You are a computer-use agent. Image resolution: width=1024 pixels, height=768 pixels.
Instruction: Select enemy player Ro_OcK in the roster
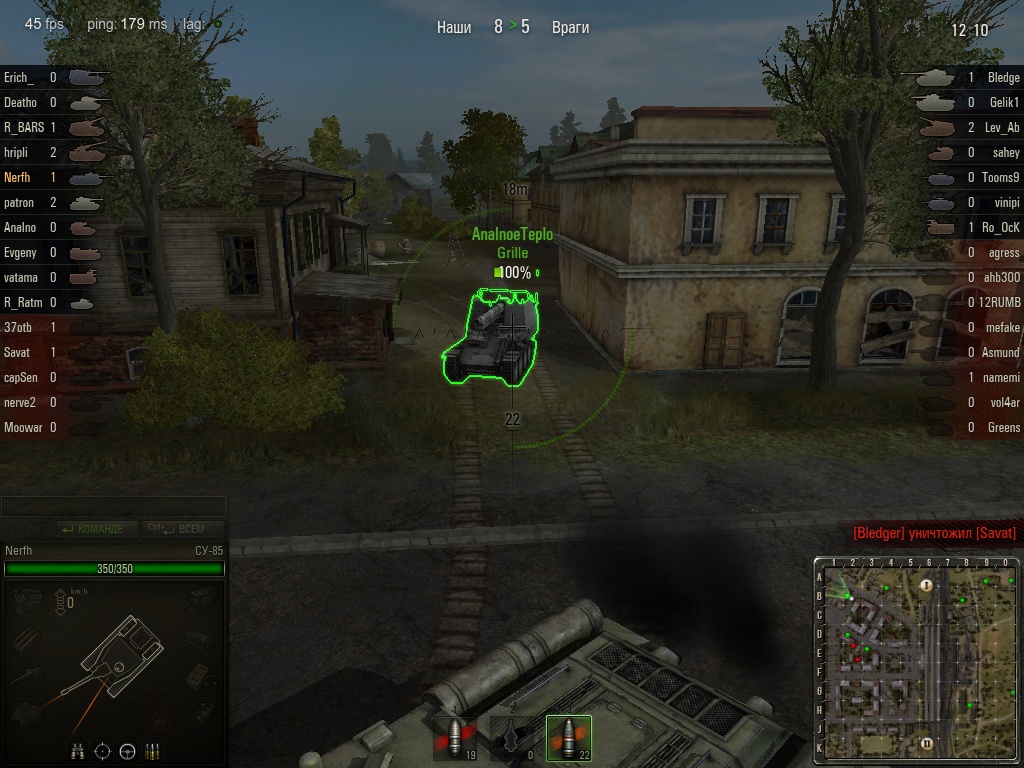coord(1000,227)
